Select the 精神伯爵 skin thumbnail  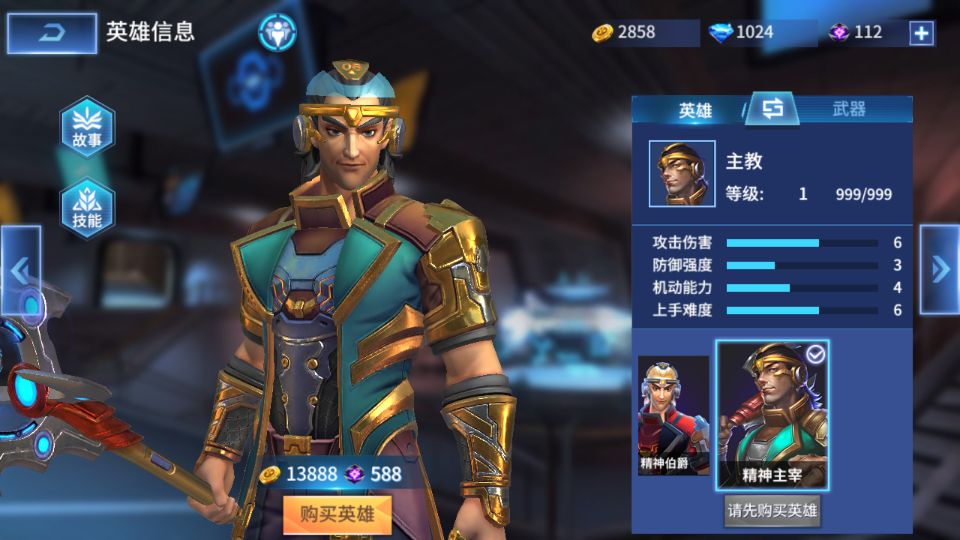click(x=673, y=415)
